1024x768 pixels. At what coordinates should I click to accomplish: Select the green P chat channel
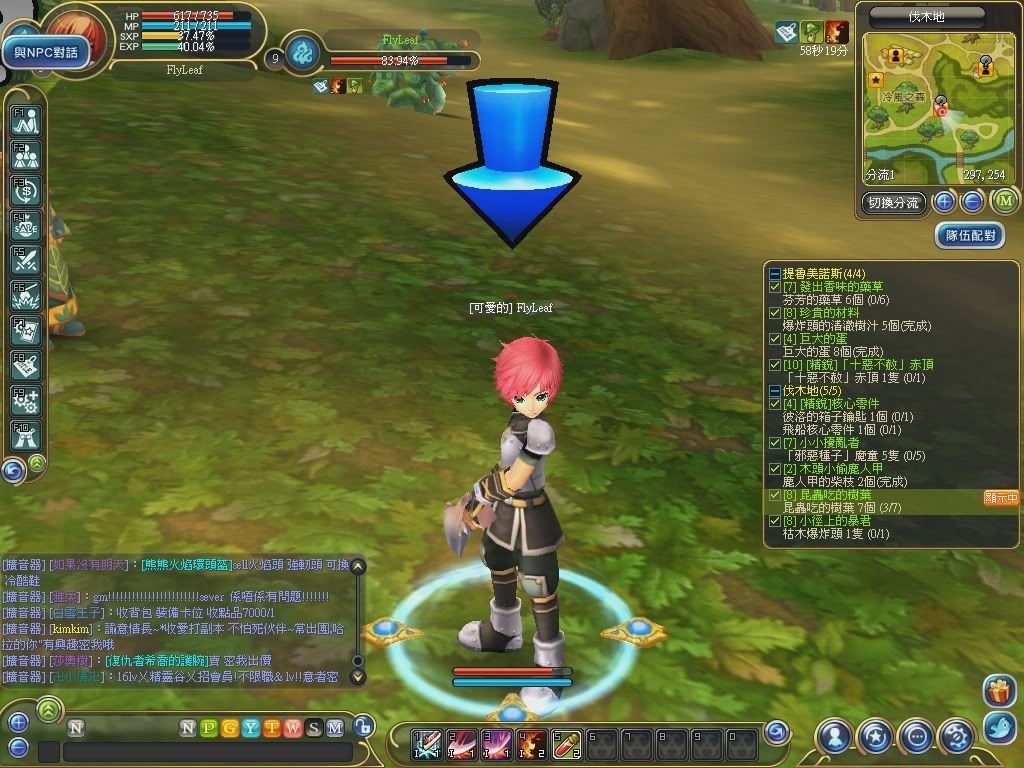[x=209, y=728]
